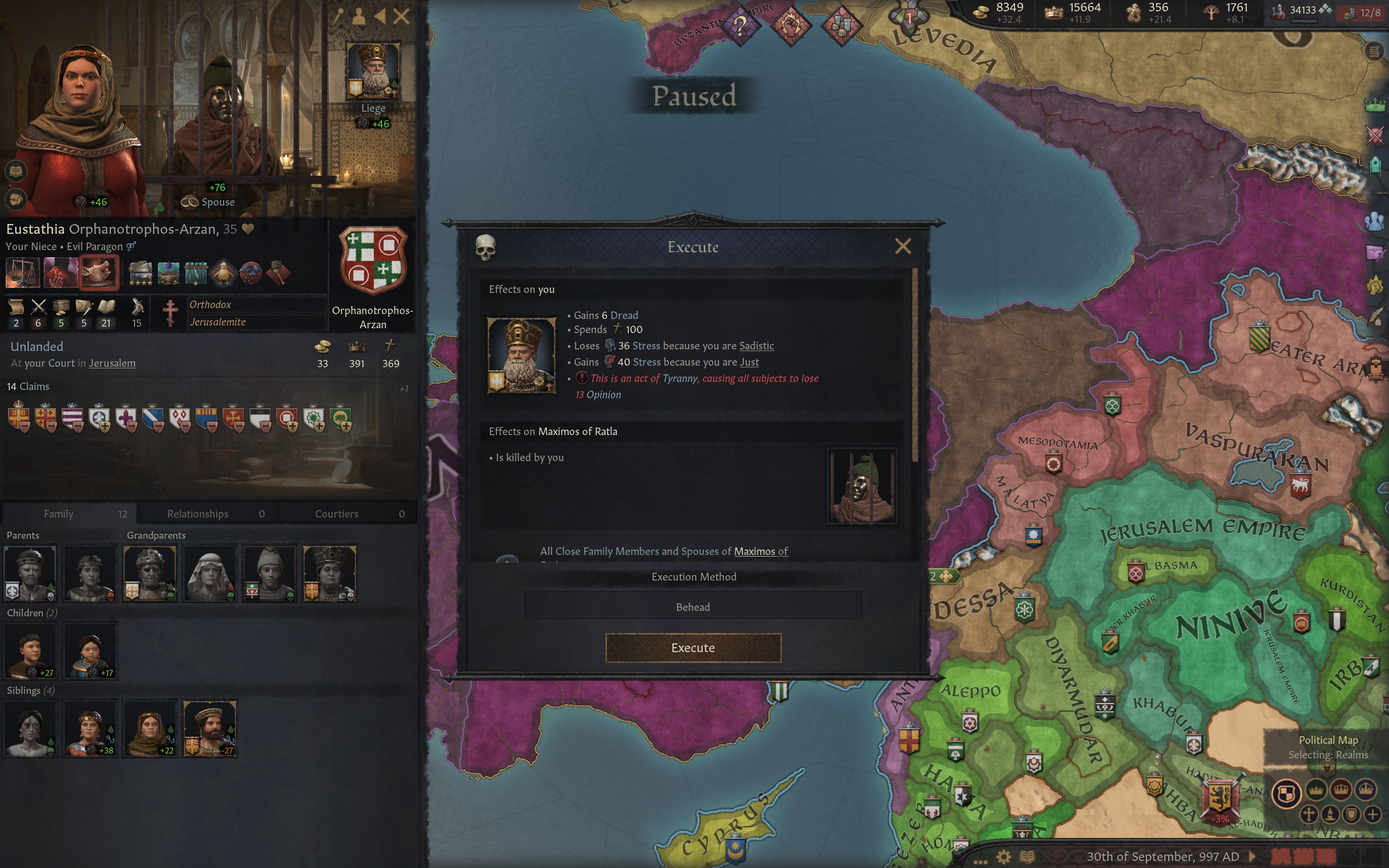Click the Just trait link
Screen dimensions: 1389x868
[749, 362]
